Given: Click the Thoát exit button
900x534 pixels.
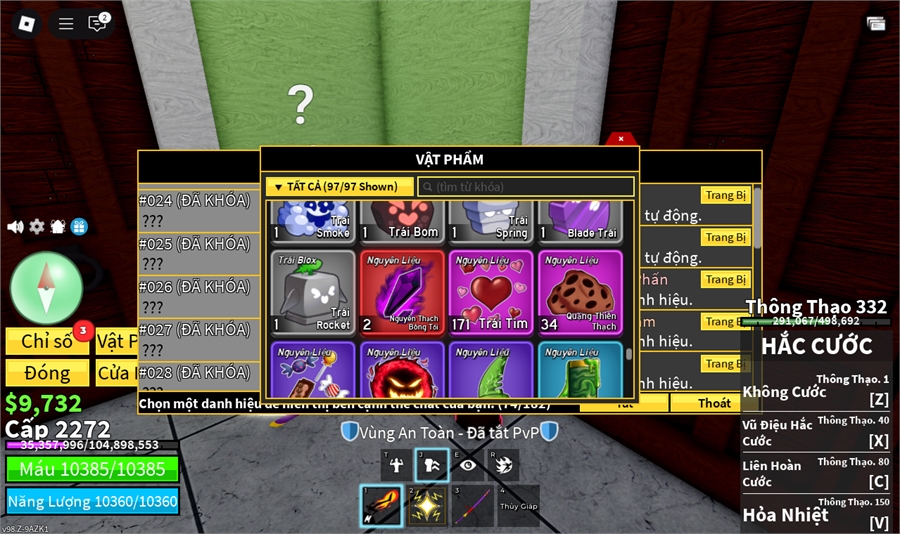Looking at the screenshot, I should click(714, 403).
